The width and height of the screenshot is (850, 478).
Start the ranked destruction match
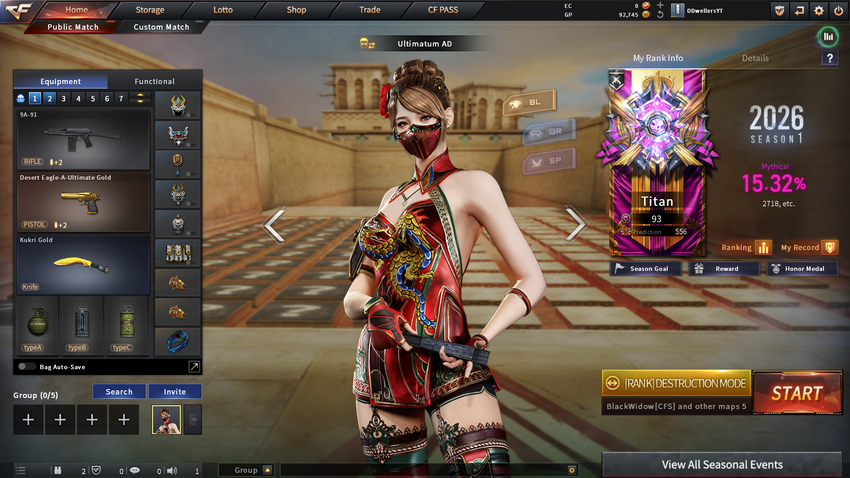[796, 393]
